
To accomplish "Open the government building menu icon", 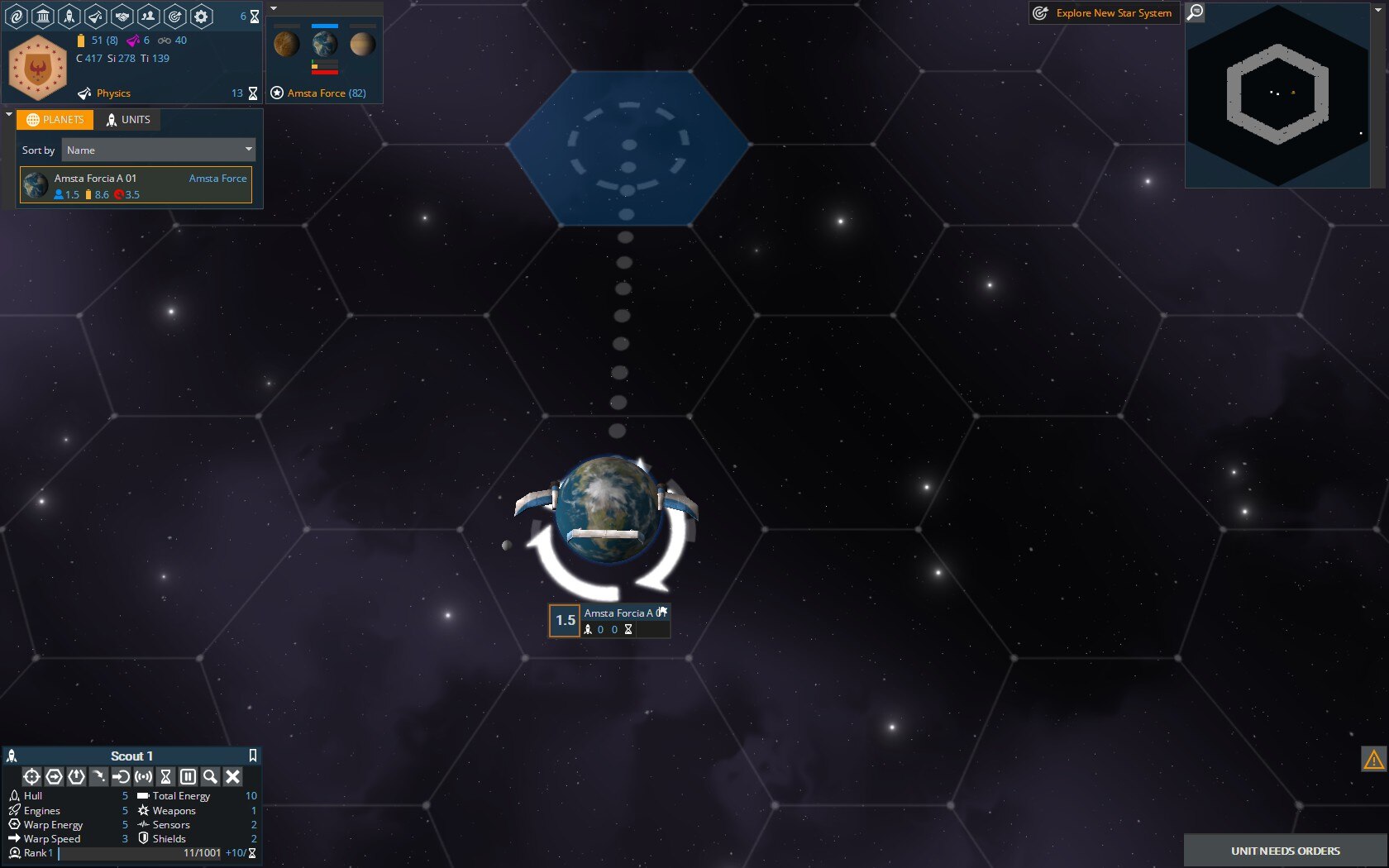I will click(43, 16).
